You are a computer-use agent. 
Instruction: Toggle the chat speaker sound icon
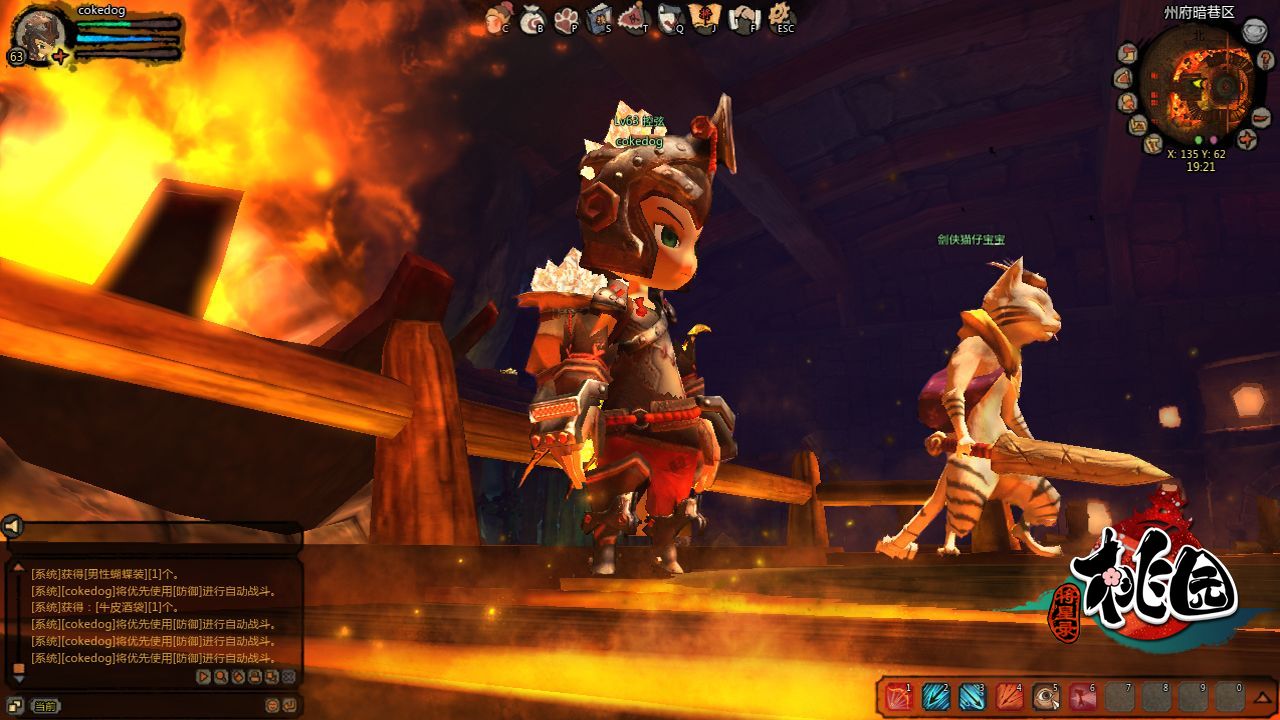pos(12,526)
